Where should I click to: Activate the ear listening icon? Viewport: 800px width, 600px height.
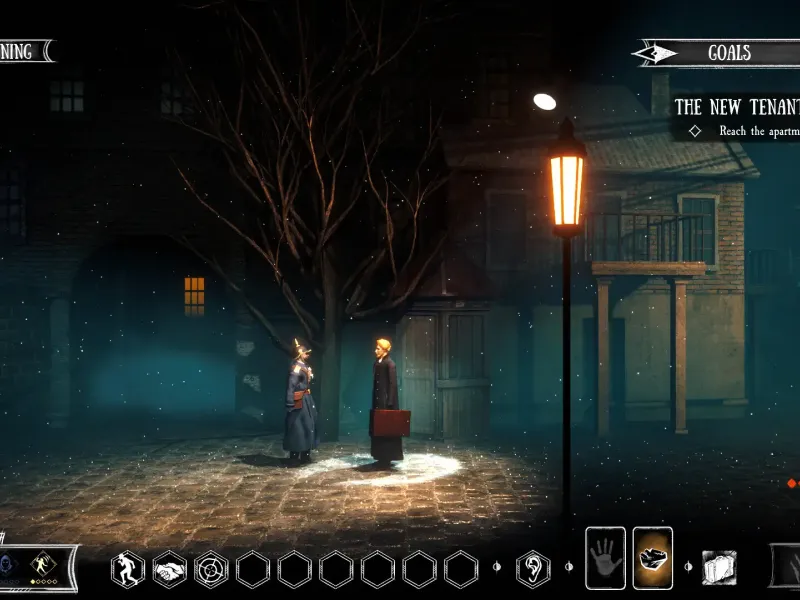point(532,569)
